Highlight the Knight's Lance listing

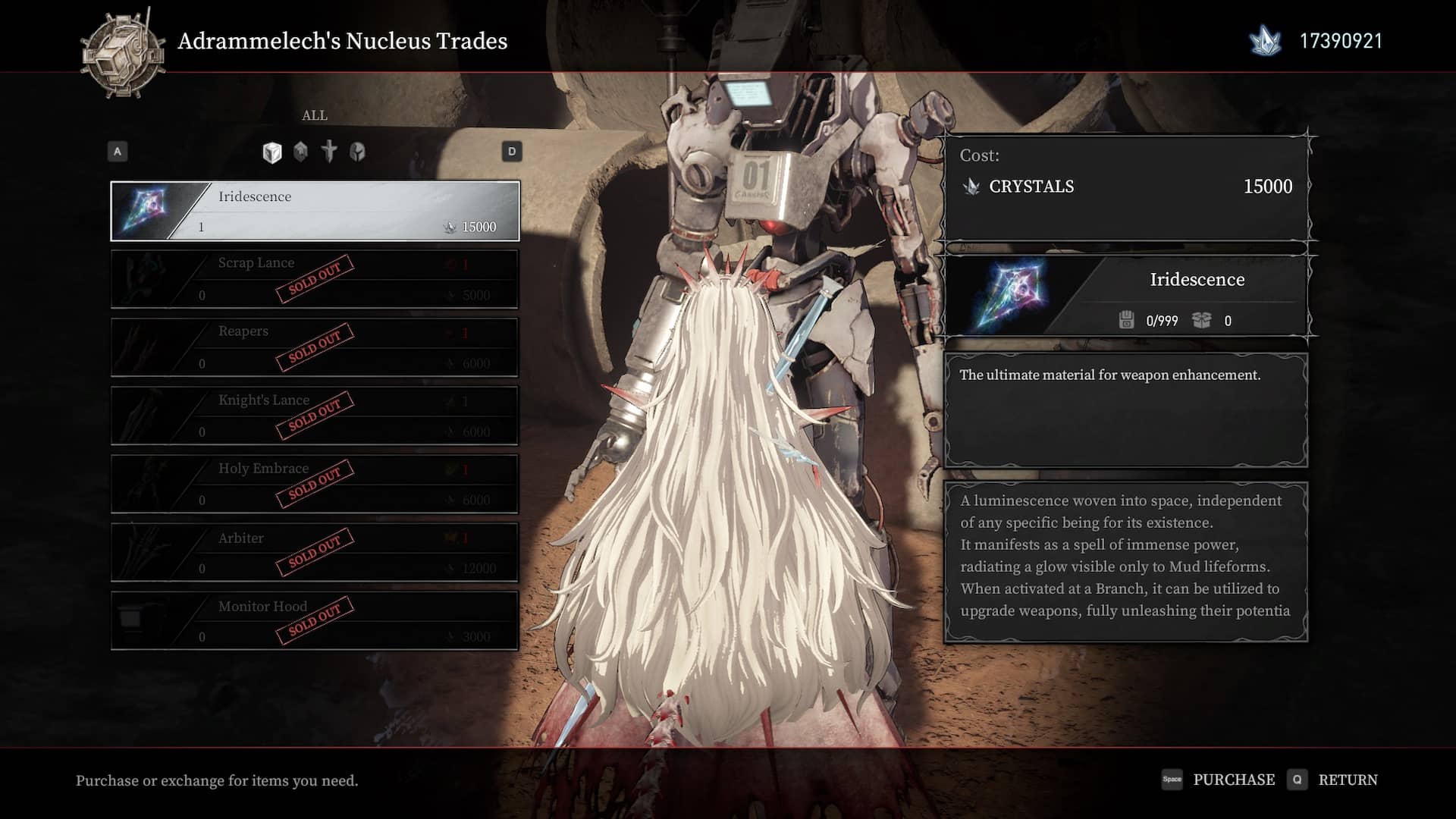pyautogui.click(x=315, y=416)
